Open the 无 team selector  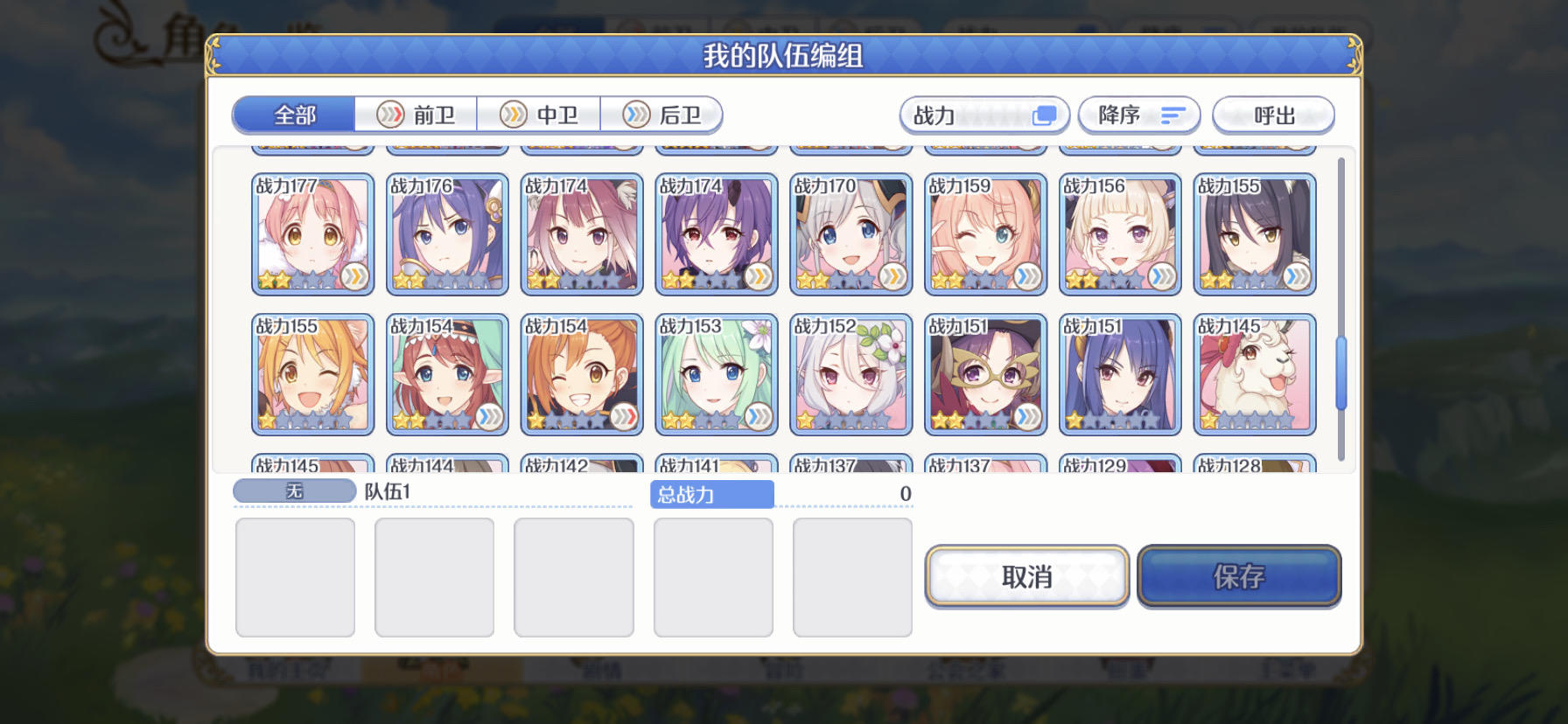click(293, 491)
